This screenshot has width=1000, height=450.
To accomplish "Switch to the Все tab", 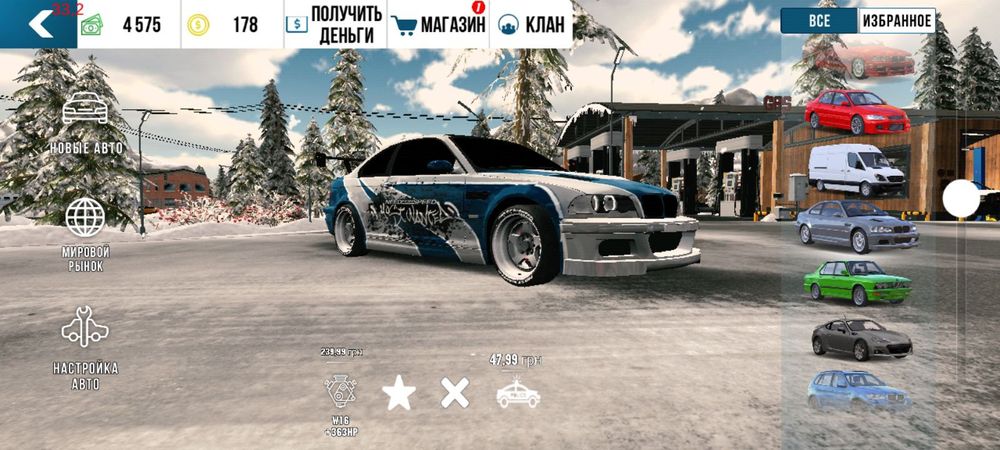I will click(x=819, y=21).
